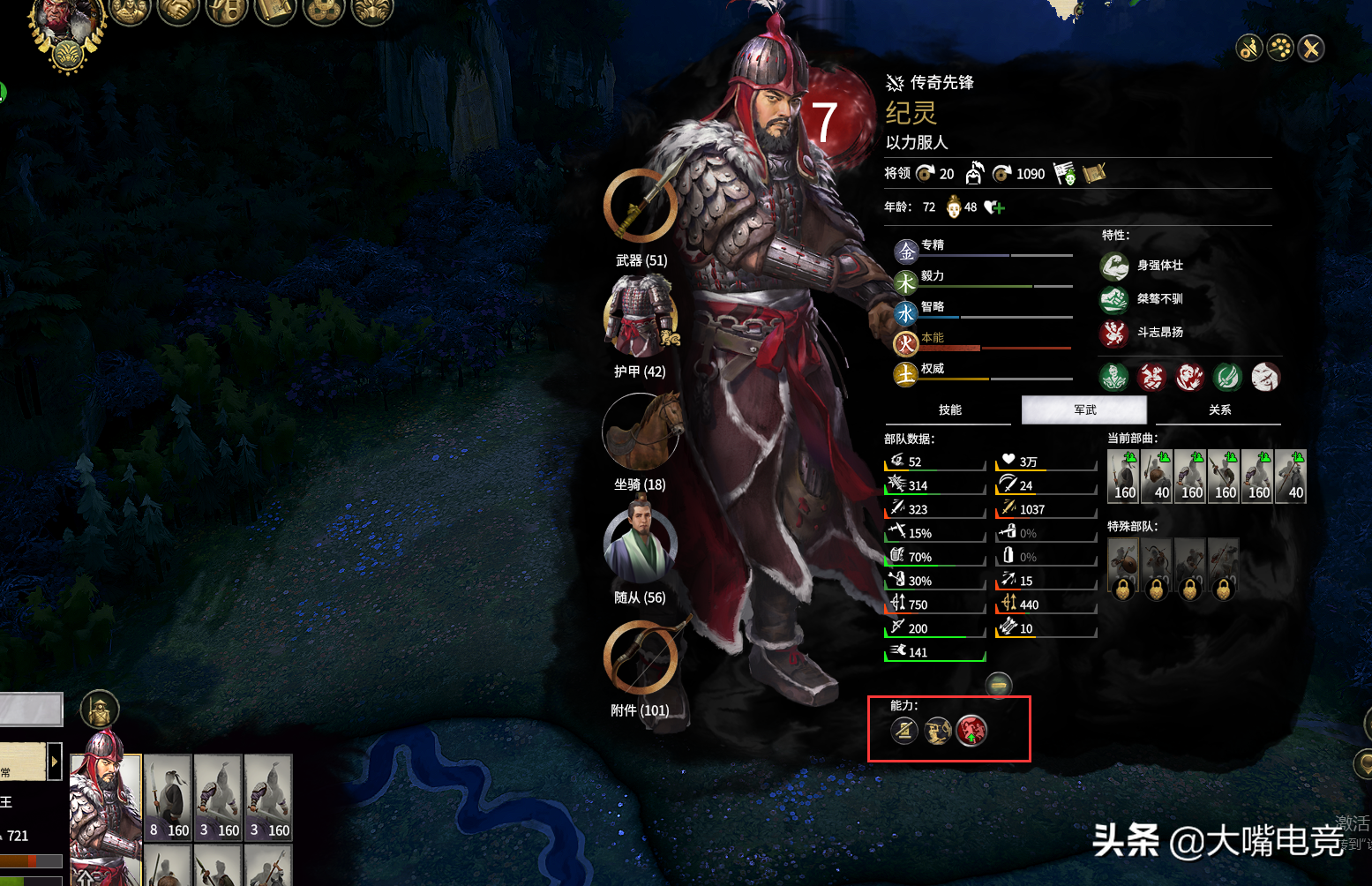Click the 金 专精 attribute icon
The height and width of the screenshot is (886, 1372).
[x=906, y=252]
